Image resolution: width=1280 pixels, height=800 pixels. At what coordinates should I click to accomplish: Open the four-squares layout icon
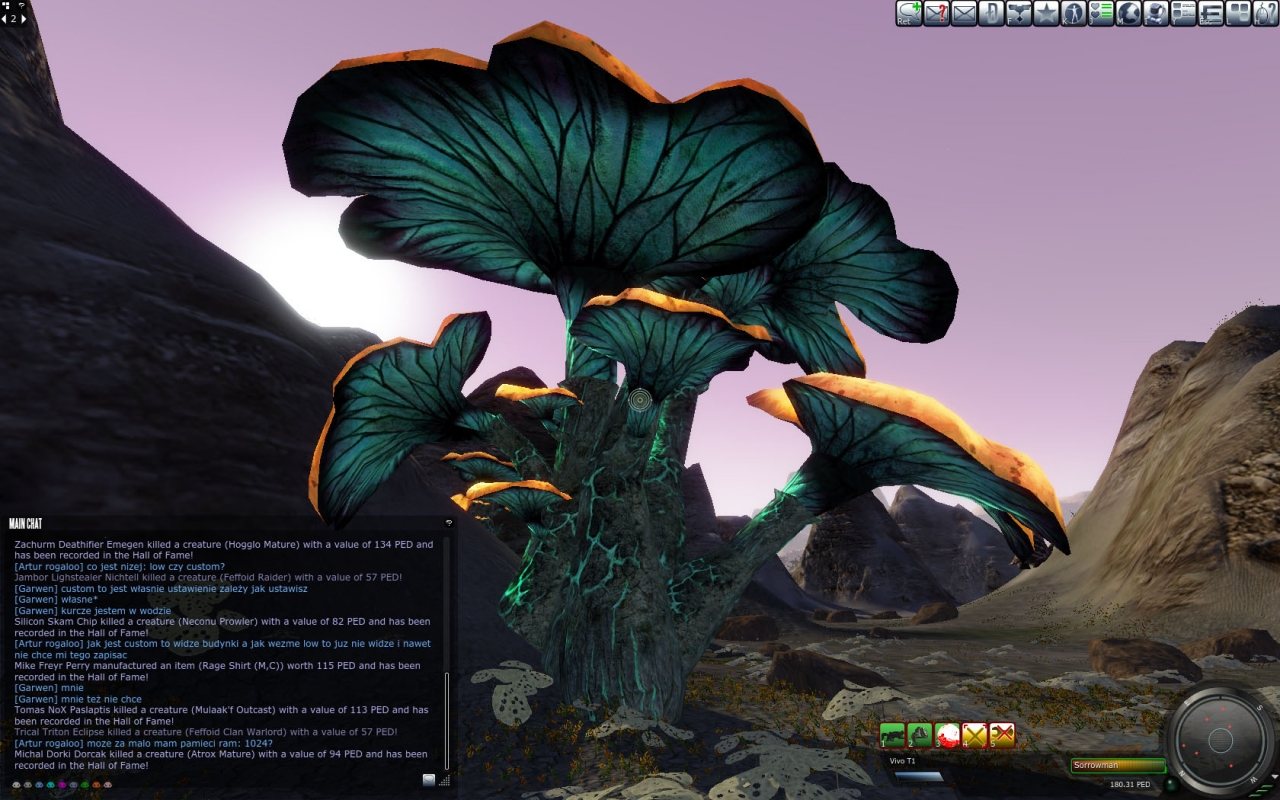click(x=1238, y=13)
